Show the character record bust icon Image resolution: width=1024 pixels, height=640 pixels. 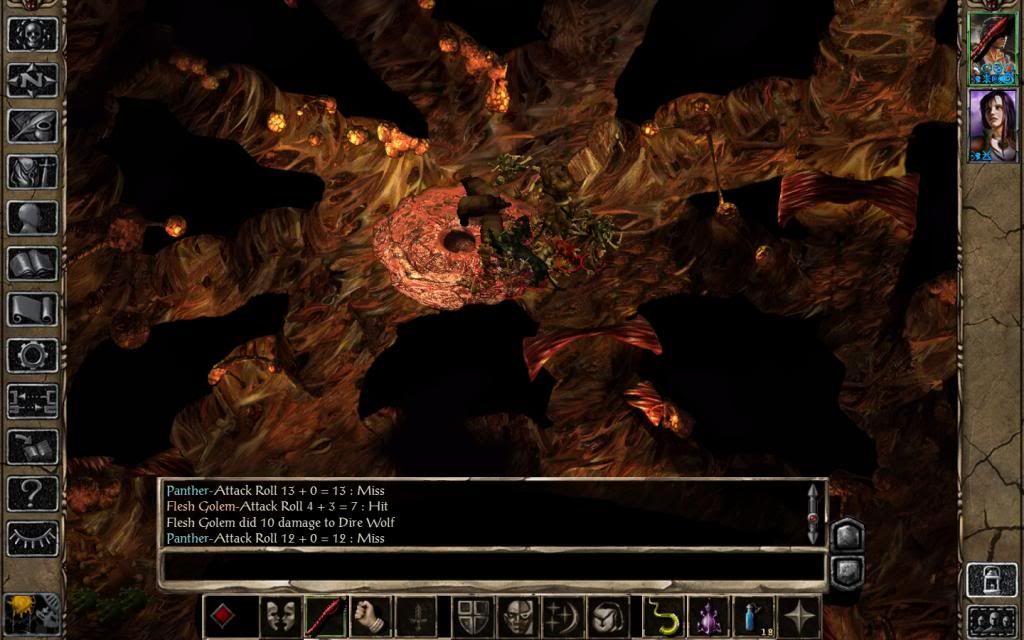pos(32,217)
